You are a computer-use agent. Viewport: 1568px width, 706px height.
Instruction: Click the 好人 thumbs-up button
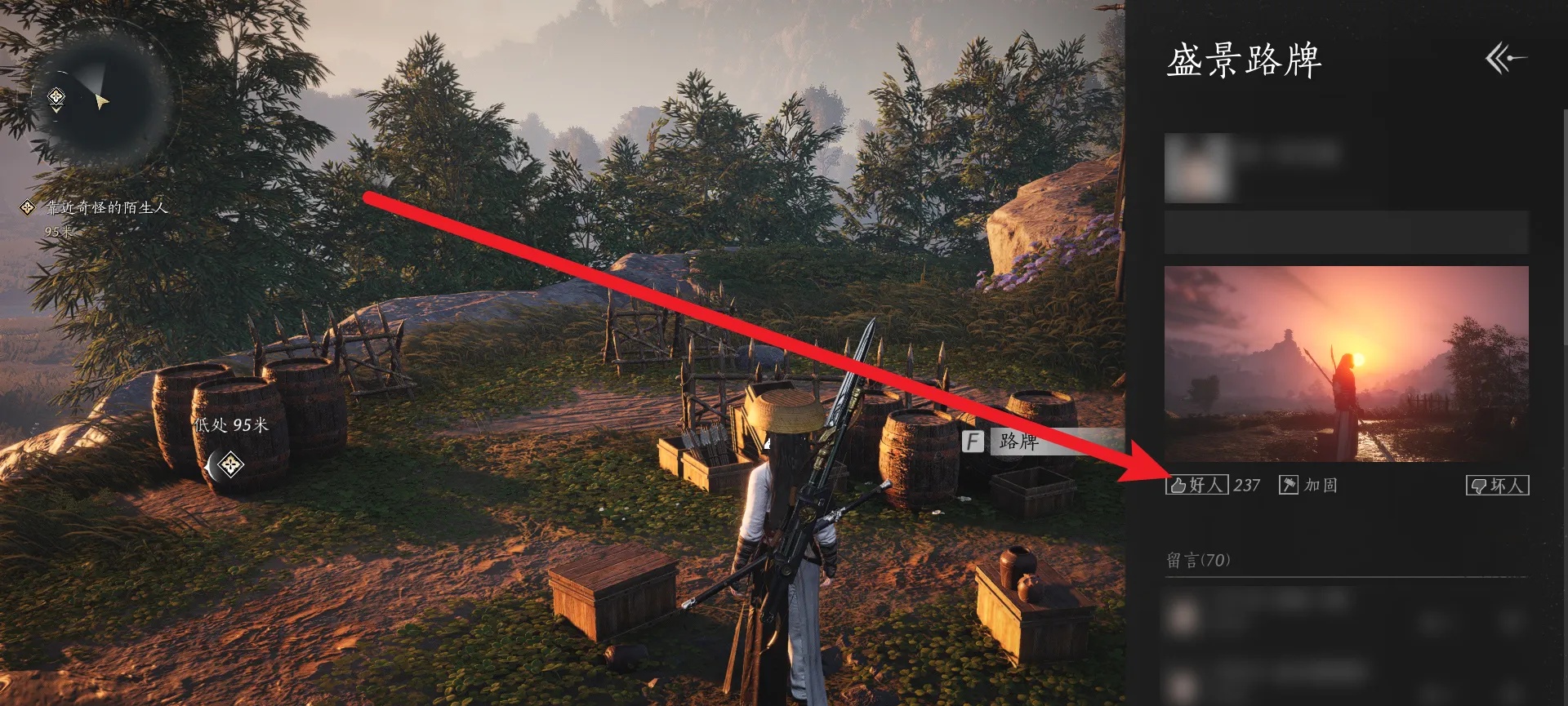tap(1197, 486)
